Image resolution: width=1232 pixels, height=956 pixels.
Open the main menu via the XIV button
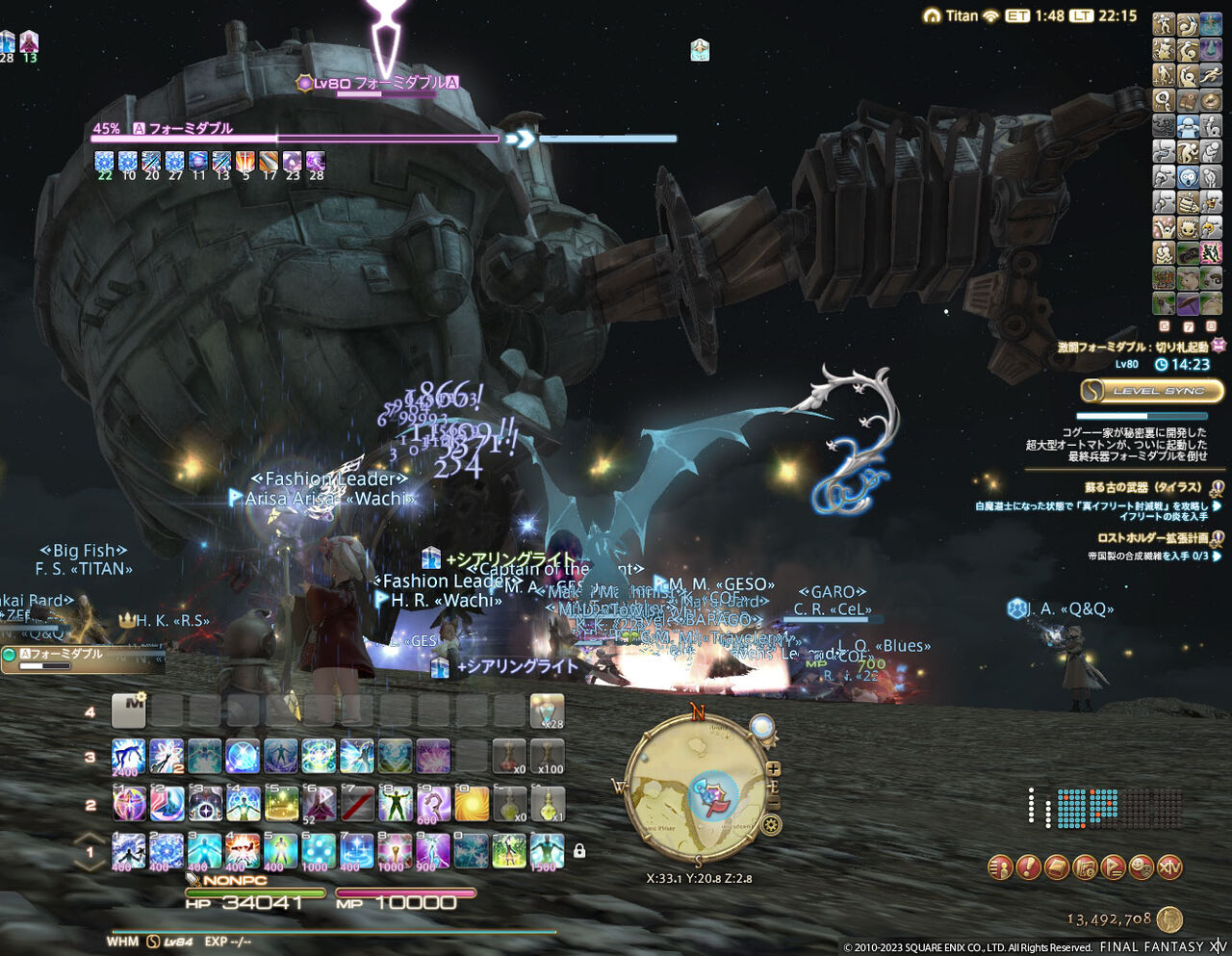(1170, 868)
